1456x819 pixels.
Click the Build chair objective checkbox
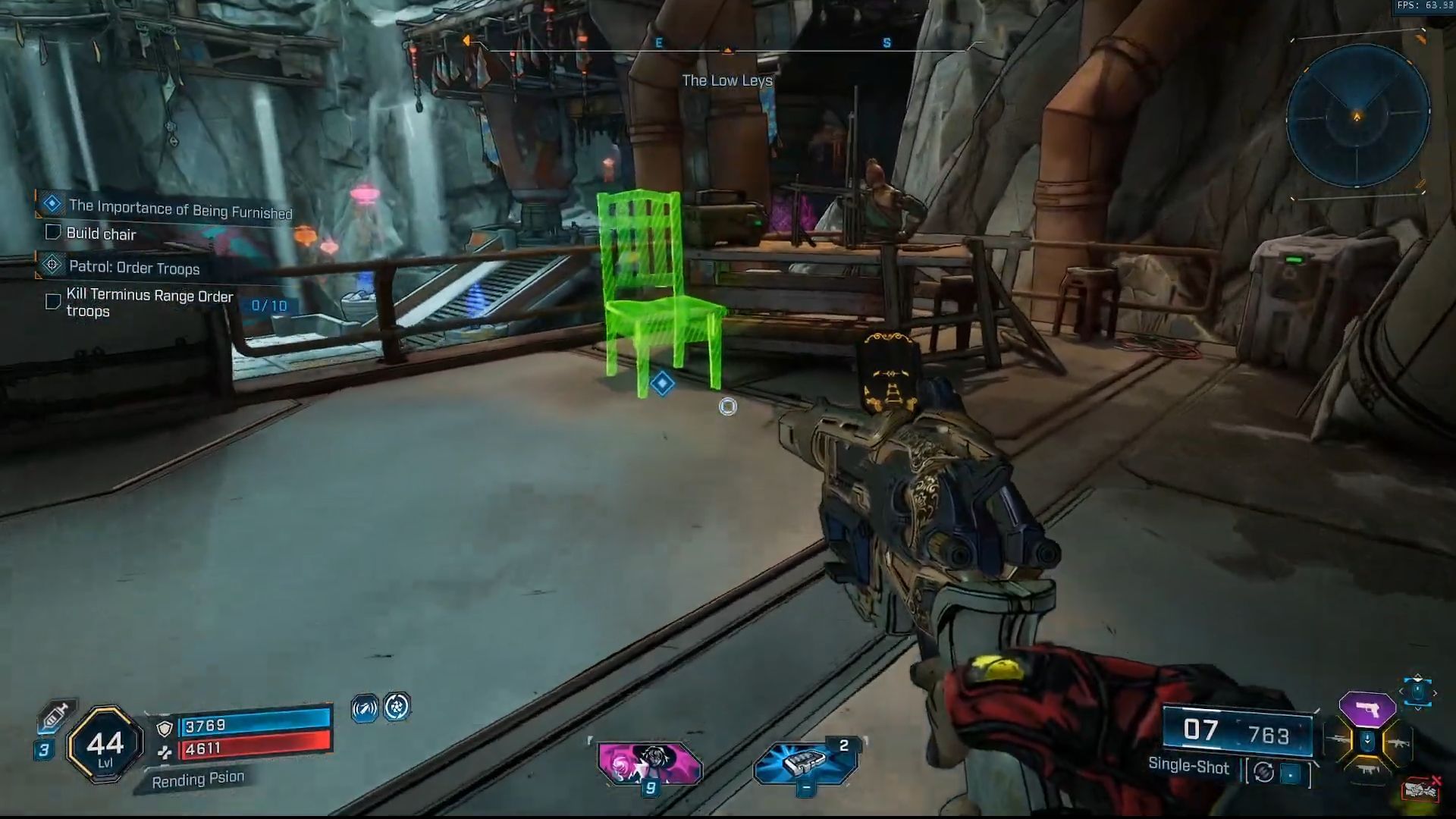point(53,232)
